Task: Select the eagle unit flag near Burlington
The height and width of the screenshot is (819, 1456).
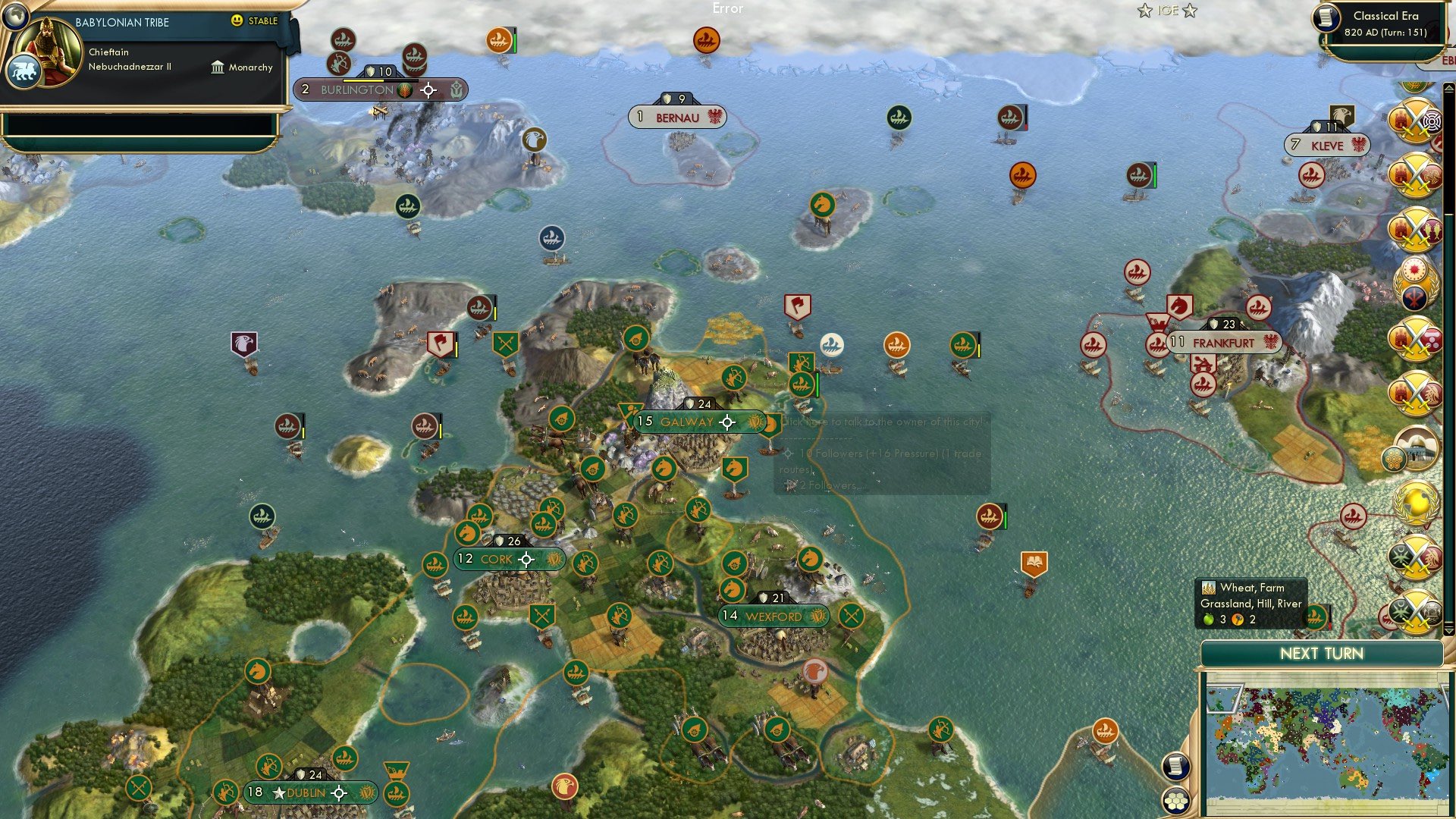Action: coord(536,140)
